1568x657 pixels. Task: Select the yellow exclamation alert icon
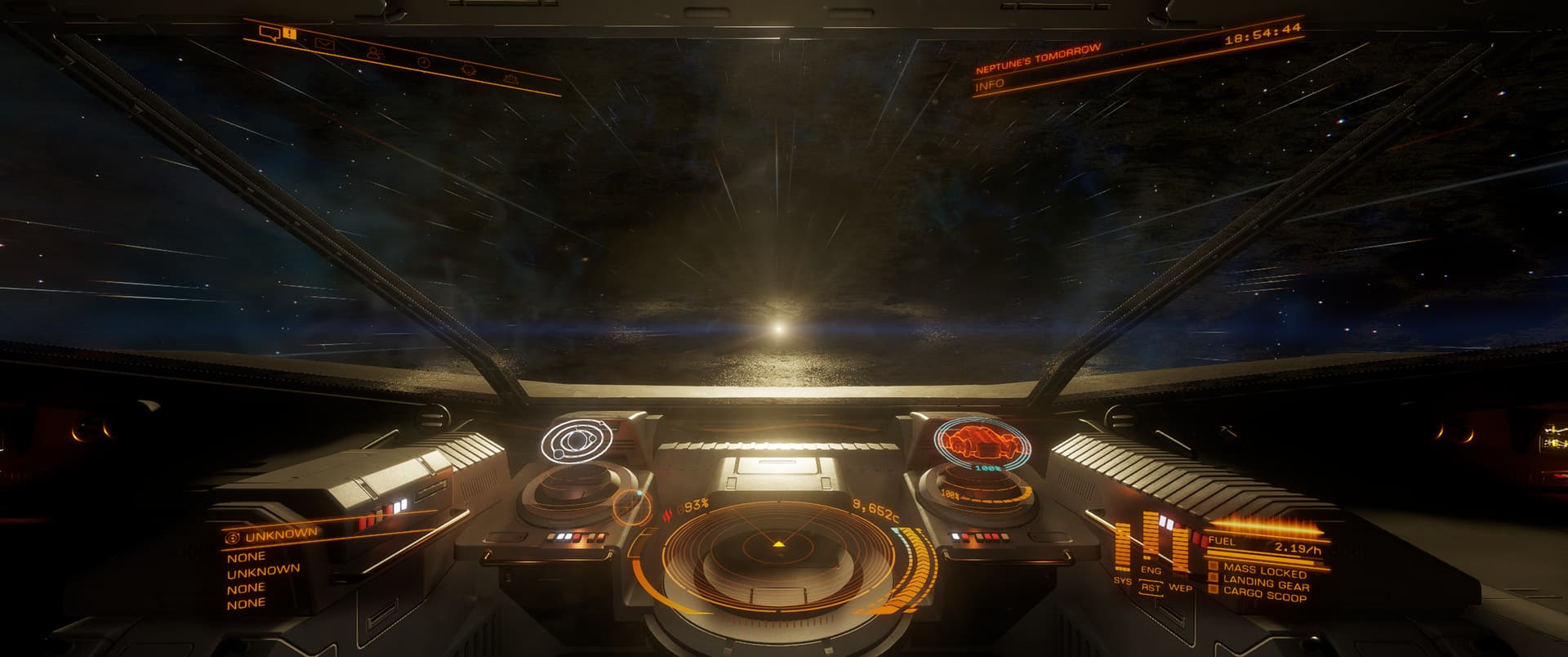click(290, 34)
